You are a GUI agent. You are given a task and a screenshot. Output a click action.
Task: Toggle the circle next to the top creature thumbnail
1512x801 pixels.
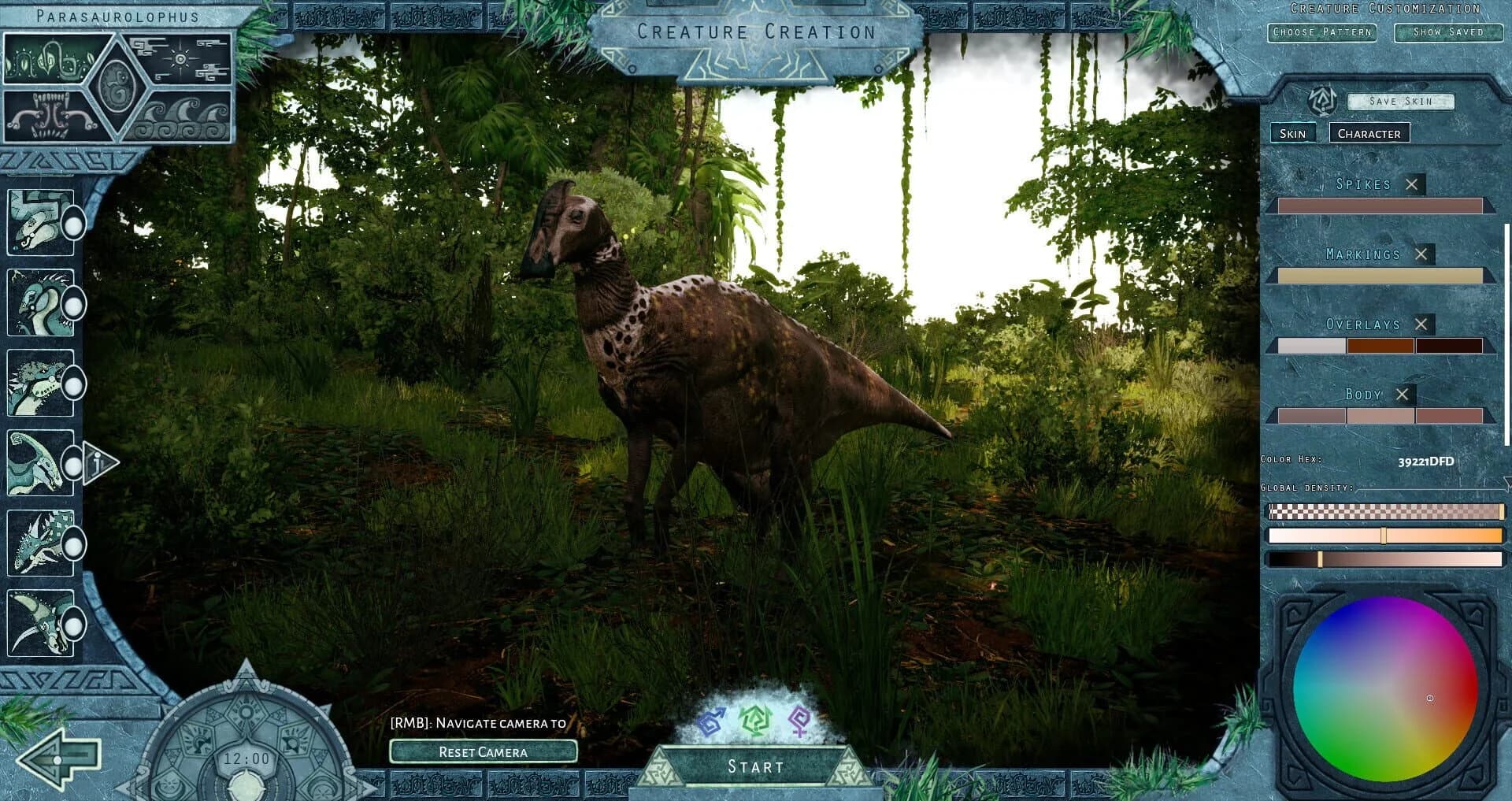tap(75, 224)
